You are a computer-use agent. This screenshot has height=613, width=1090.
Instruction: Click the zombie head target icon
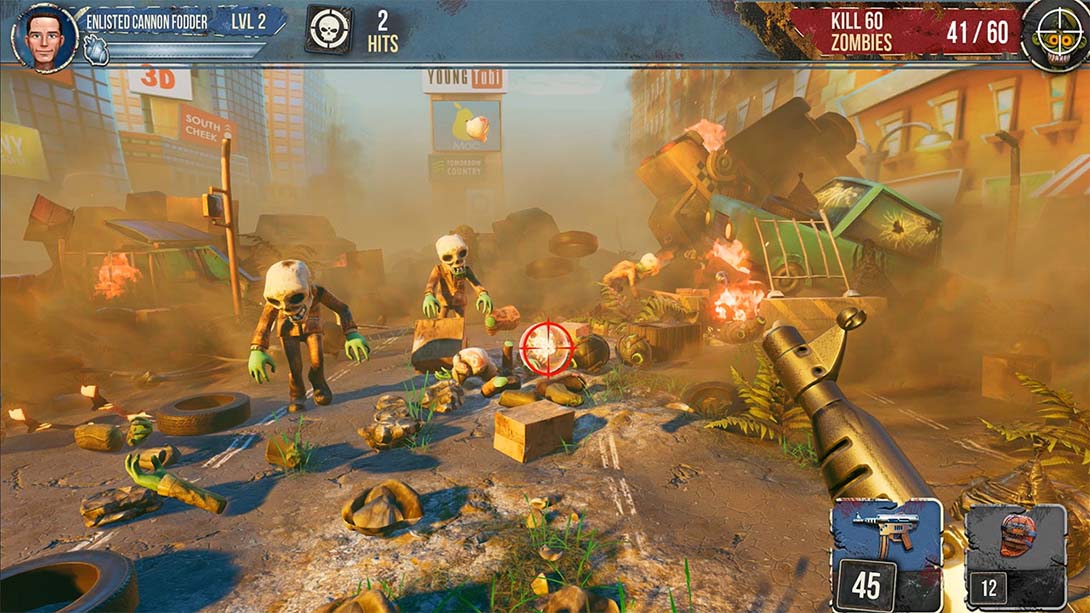click(1055, 36)
